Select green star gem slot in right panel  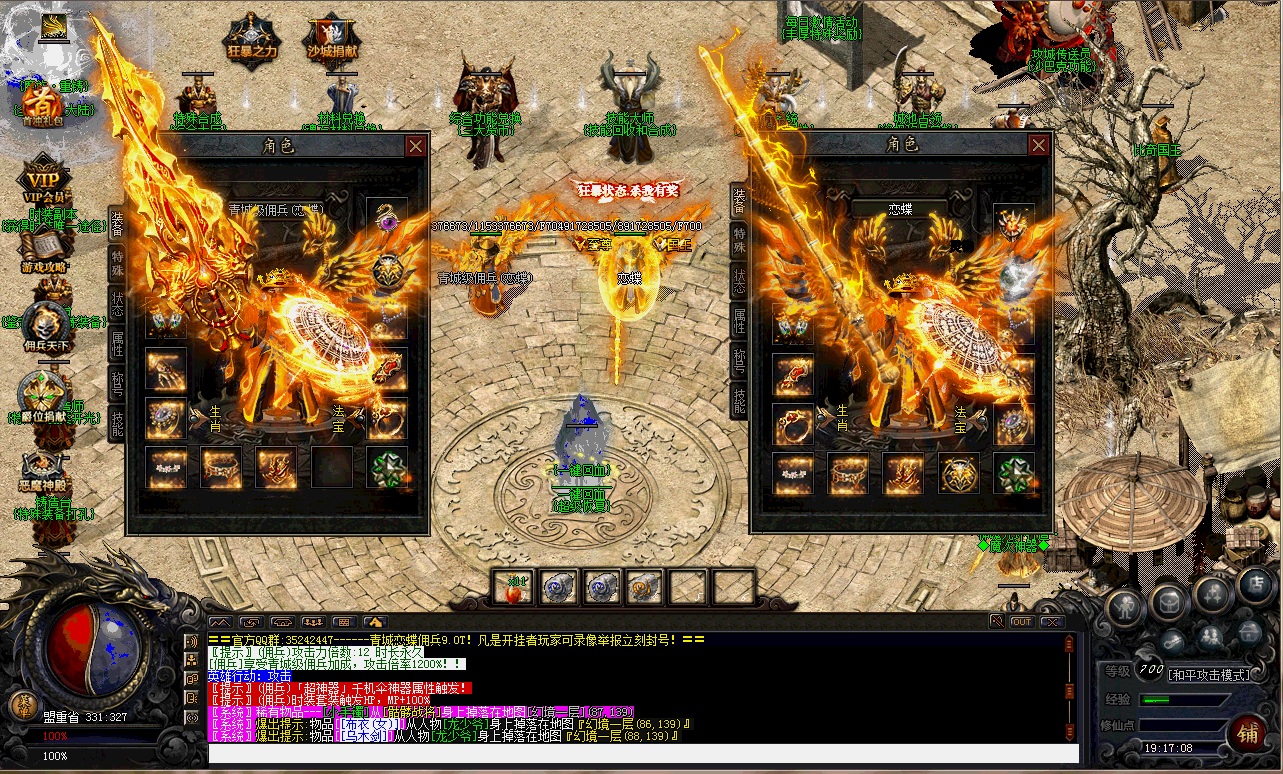(x=1013, y=473)
